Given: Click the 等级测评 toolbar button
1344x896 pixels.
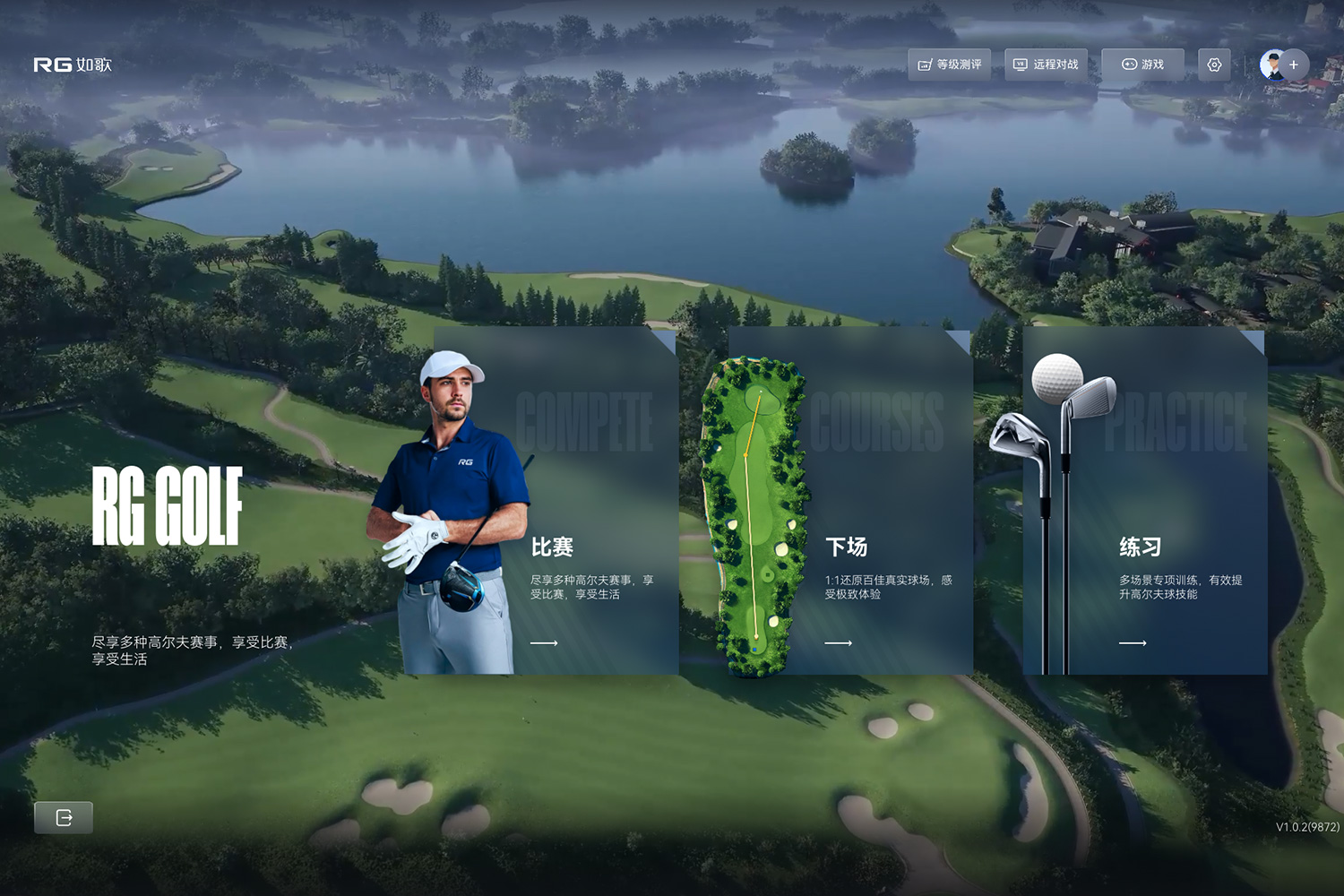Looking at the screenshot, I should click(952, 65).
